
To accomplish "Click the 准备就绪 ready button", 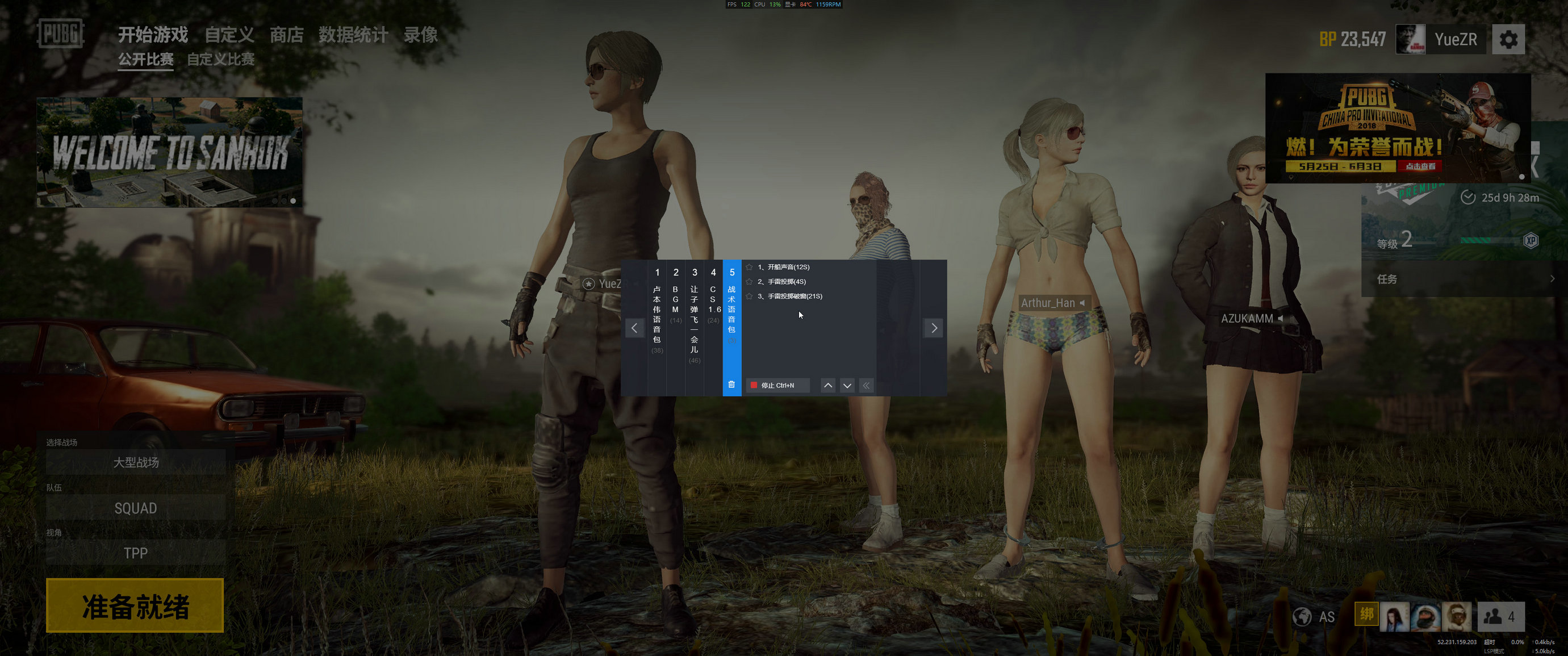I will click(135, 605).
